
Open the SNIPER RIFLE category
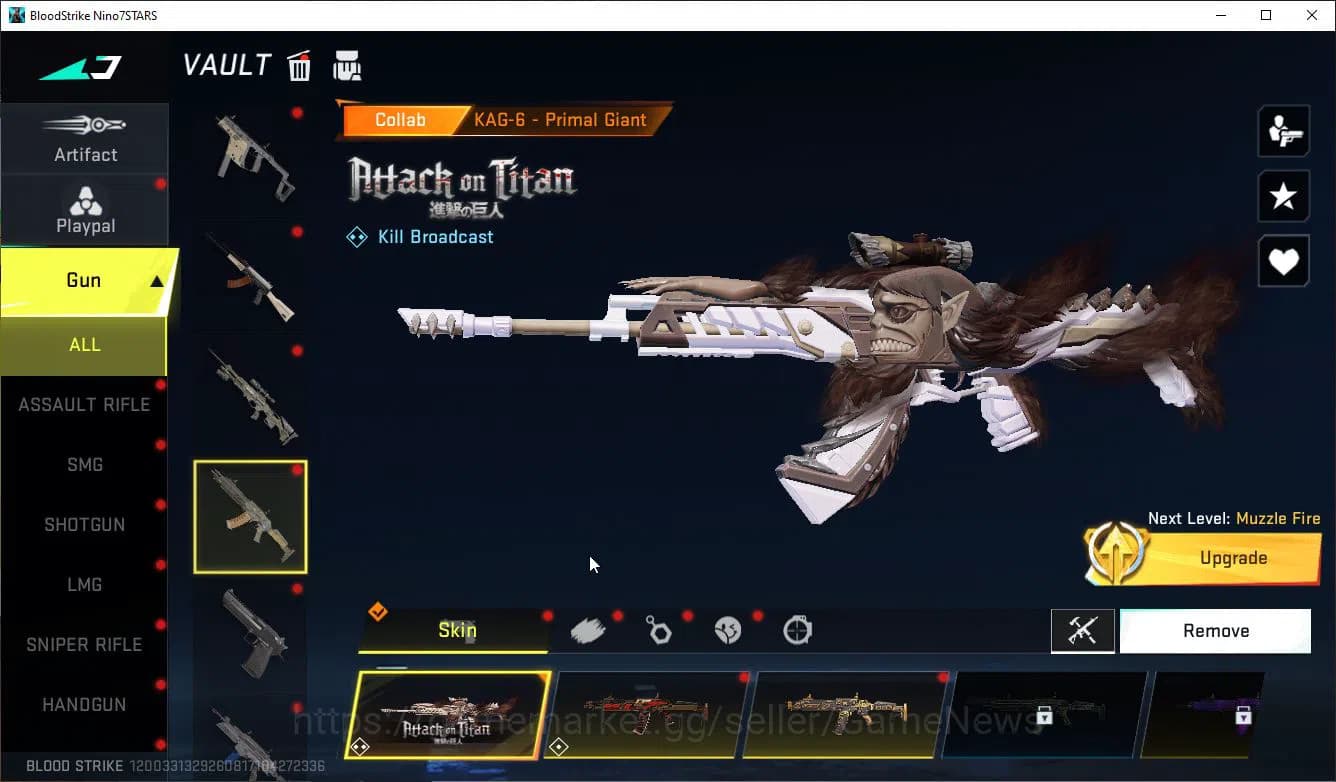tap(85, 644)
